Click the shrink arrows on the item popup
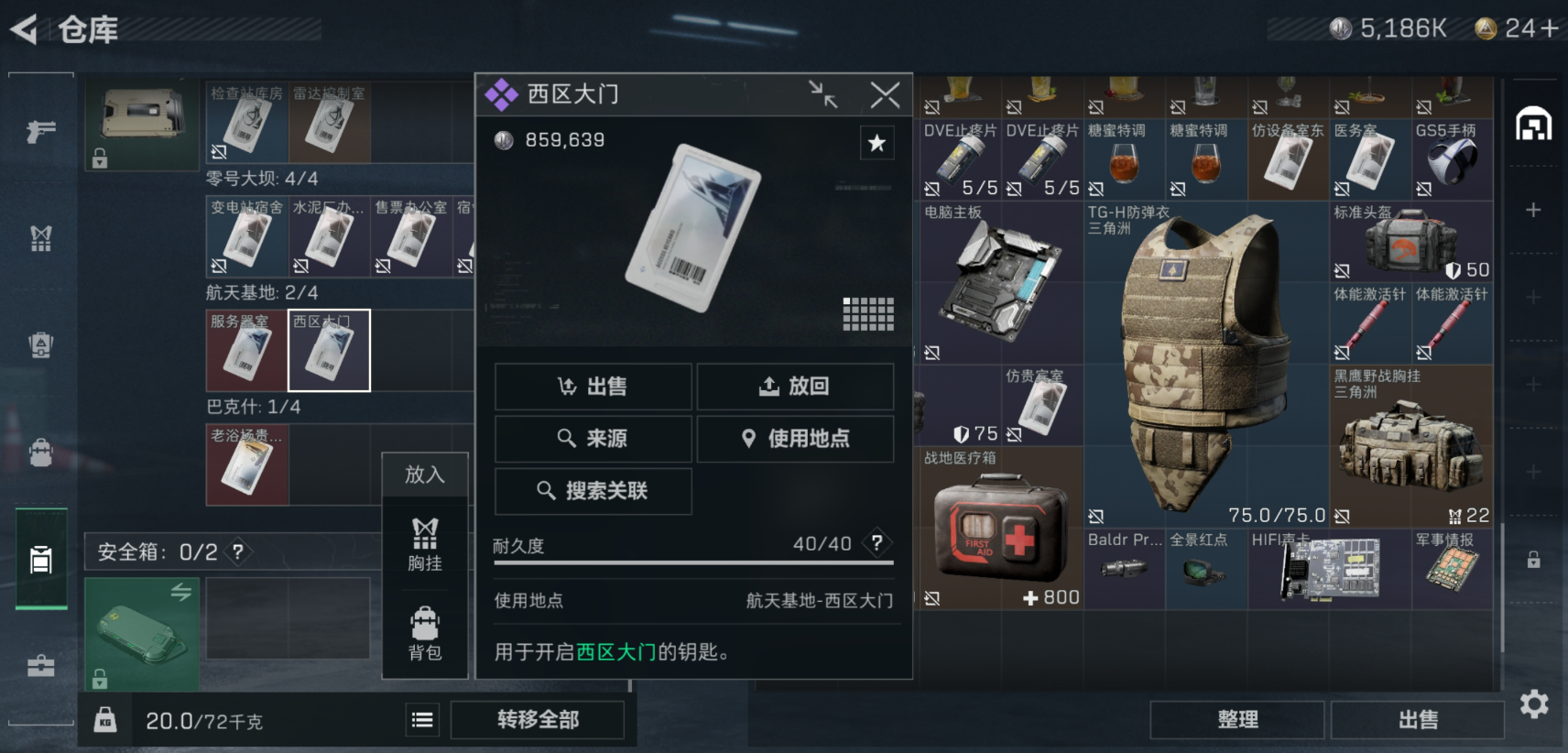Screen dimensions: 1568x753 (x=825, y=93)
